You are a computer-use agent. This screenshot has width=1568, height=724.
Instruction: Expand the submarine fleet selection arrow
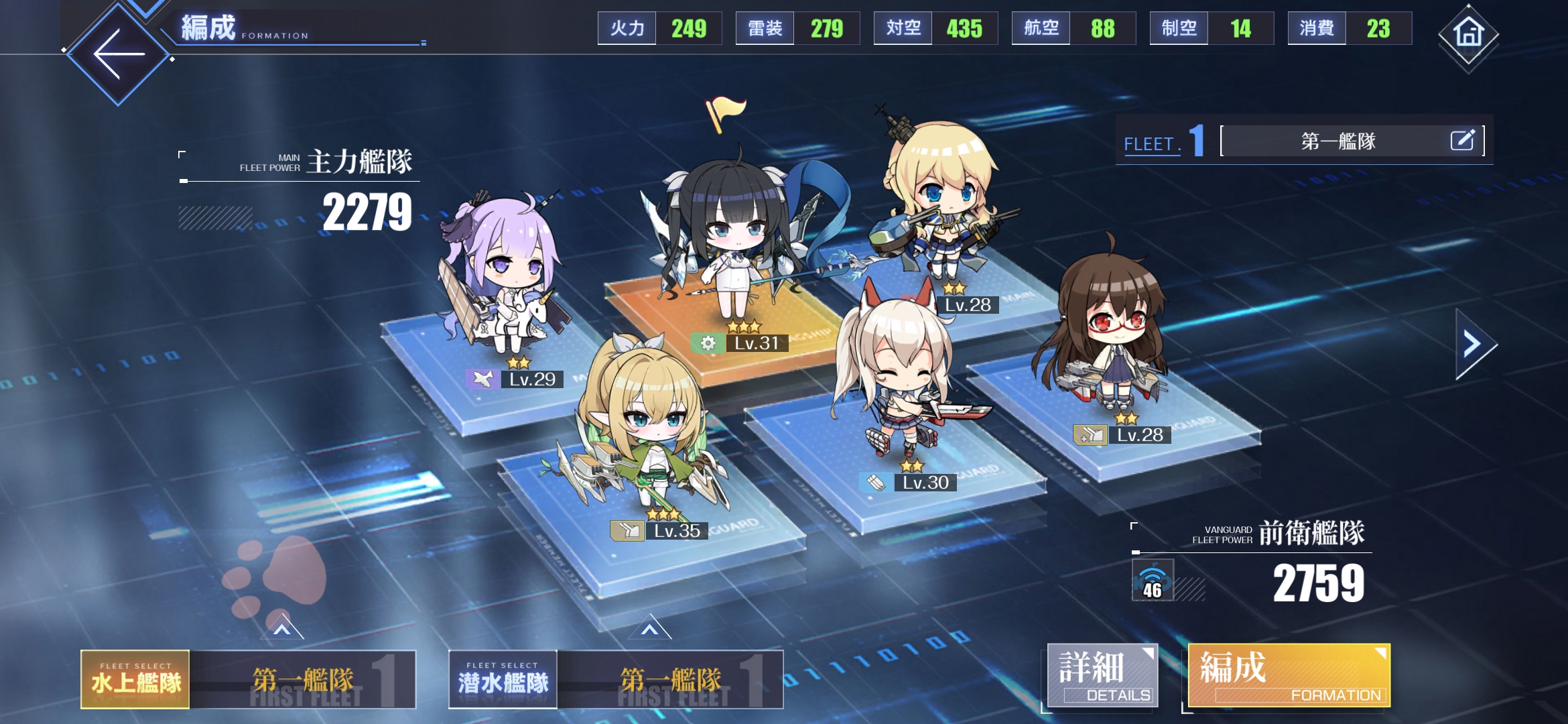649,629
